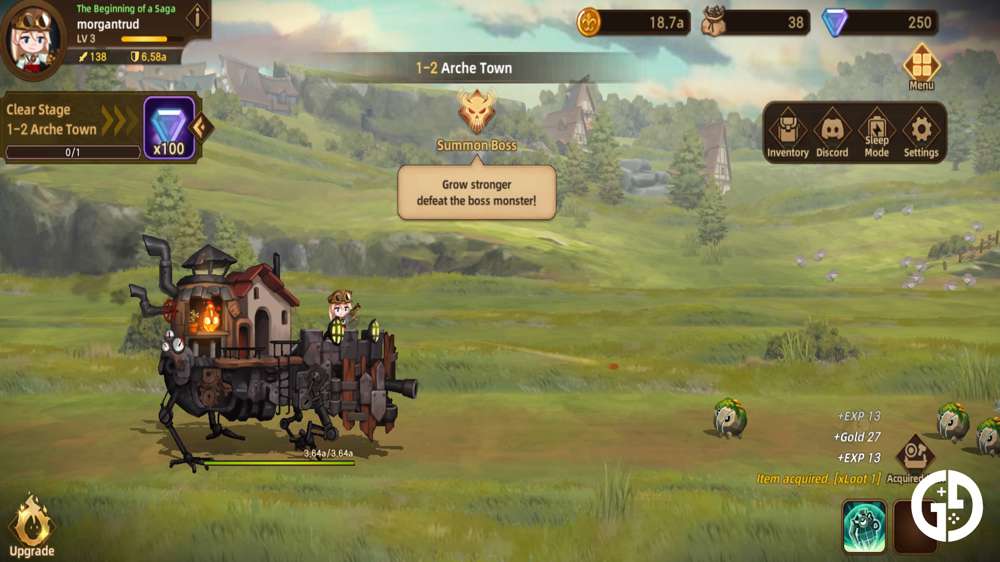Image resolution: width=1000 pixels, height=562 pixels.
Task: Open the Inventory
Action: [x=787, y=133]
